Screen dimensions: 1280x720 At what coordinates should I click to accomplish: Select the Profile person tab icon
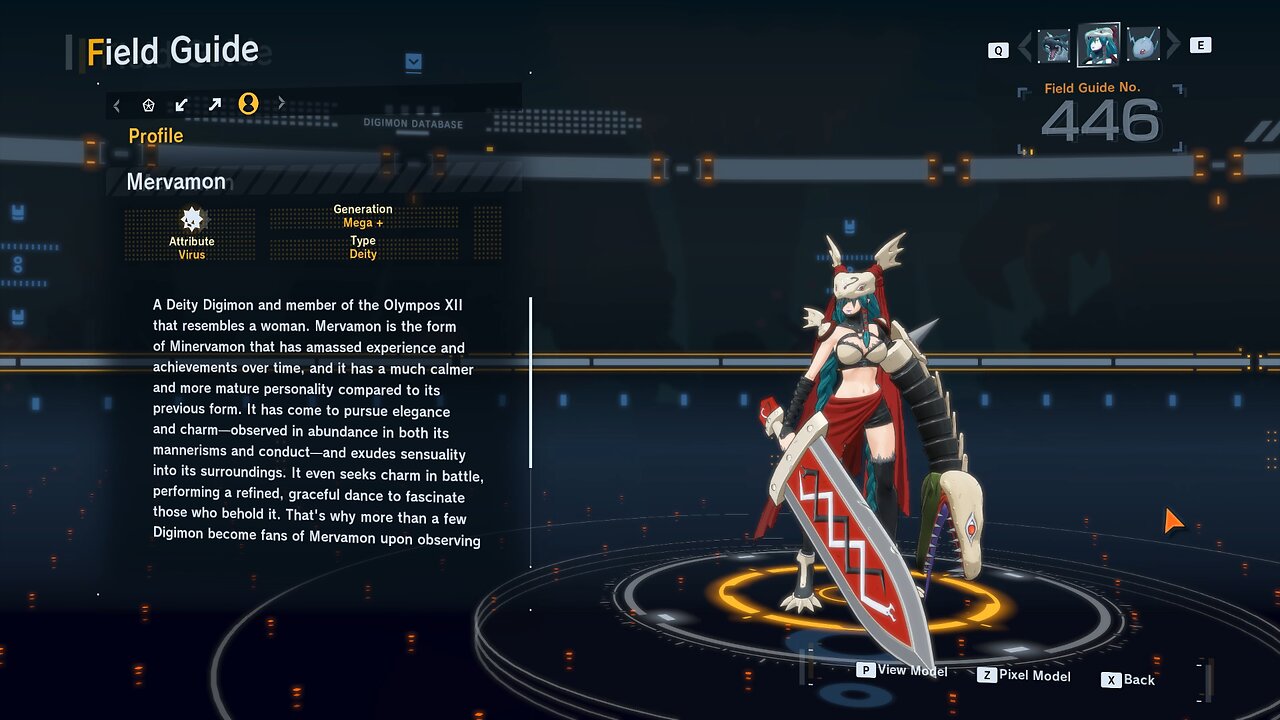(248, 104)
